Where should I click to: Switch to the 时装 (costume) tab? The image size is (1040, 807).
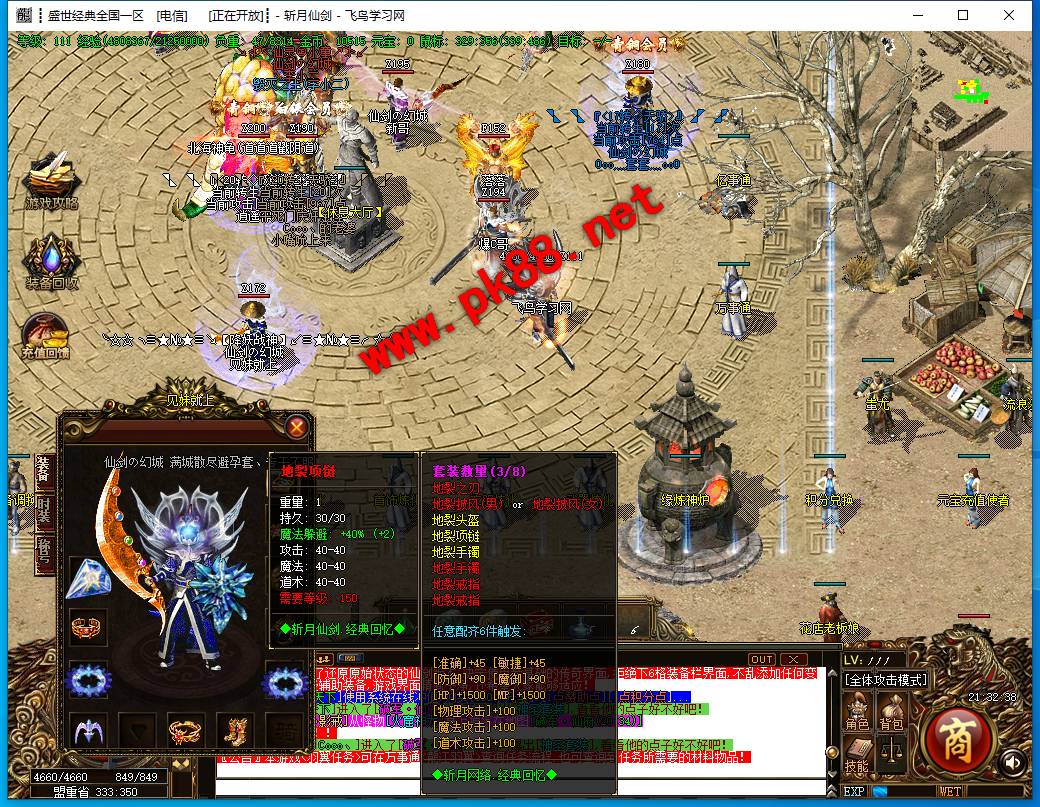tap(44, 508)
